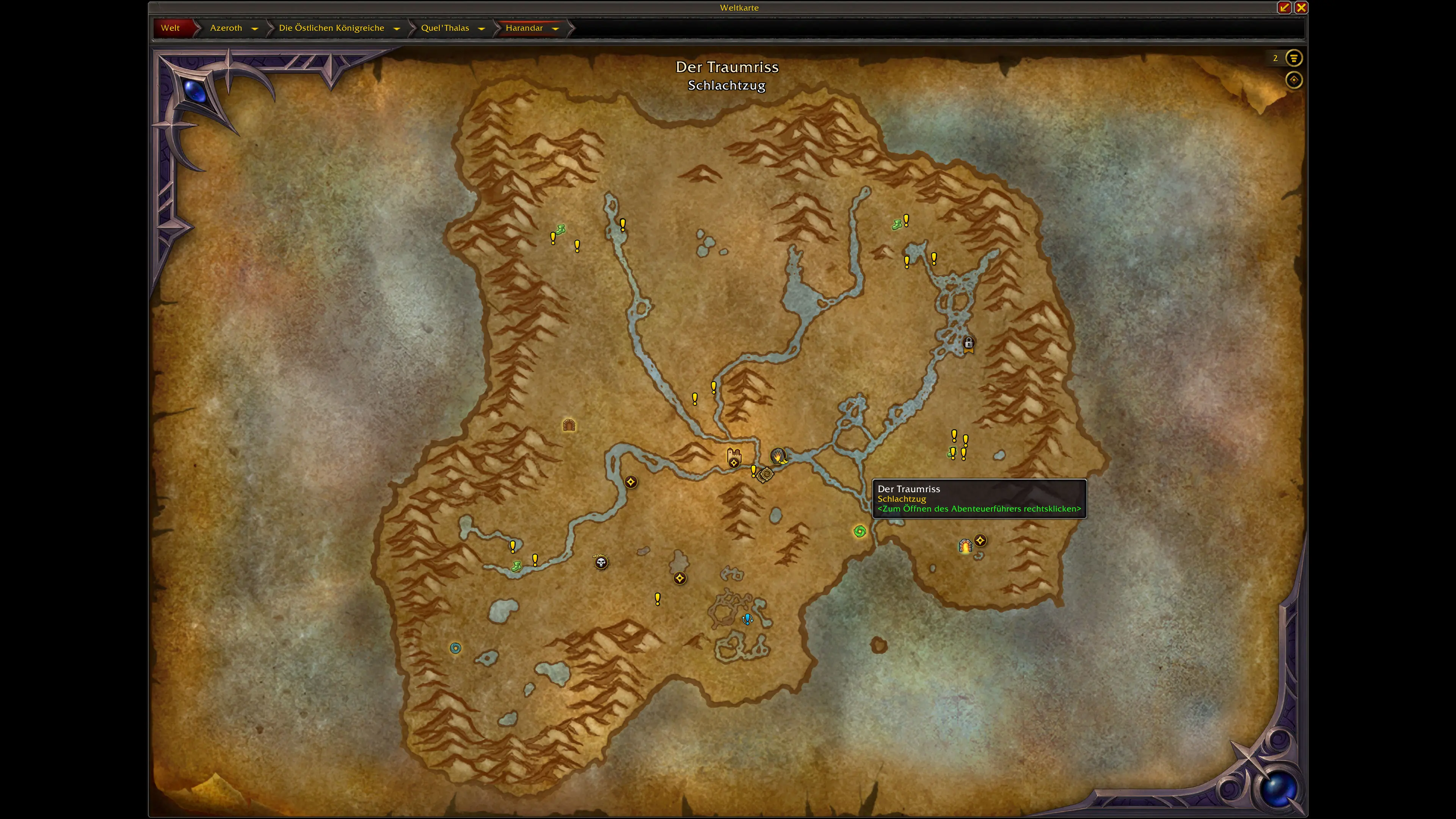Click the blue swirl portal marker

[455, 648]
